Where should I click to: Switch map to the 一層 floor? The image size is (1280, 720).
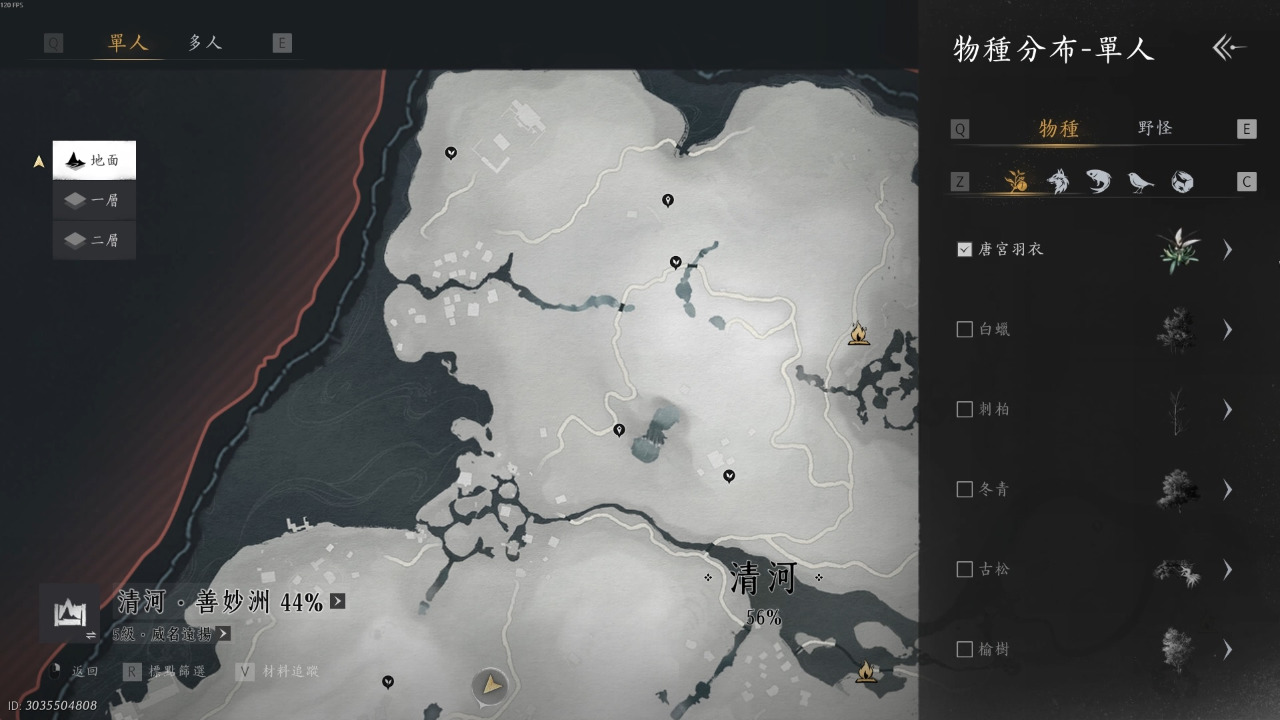[94, 200]
